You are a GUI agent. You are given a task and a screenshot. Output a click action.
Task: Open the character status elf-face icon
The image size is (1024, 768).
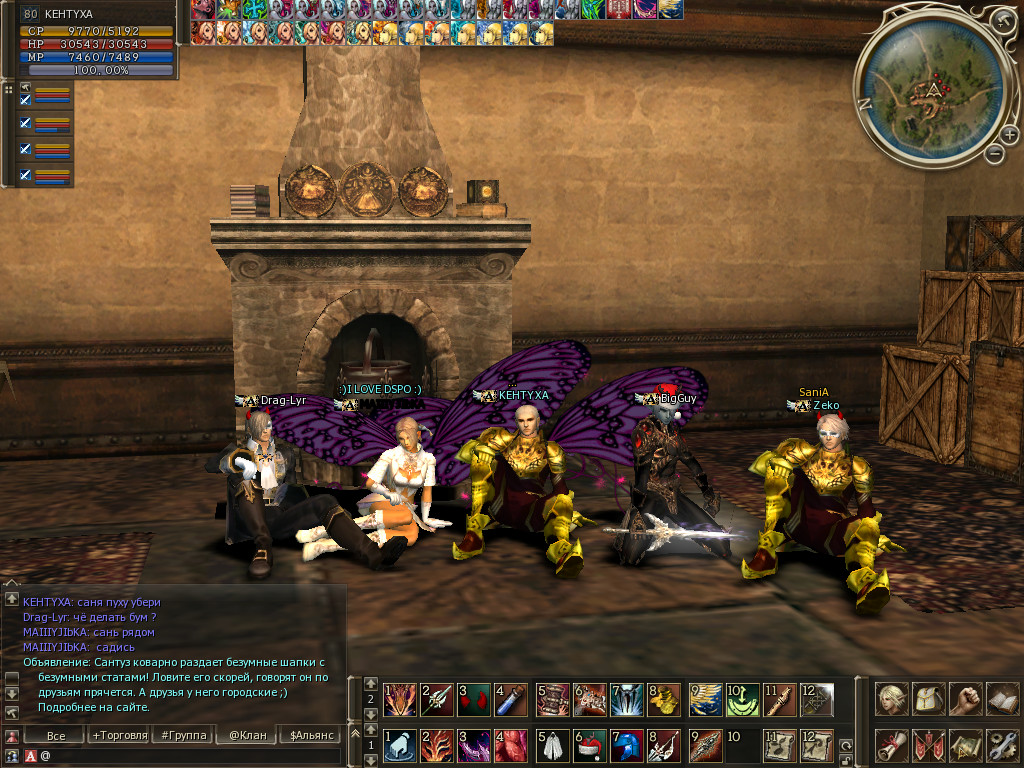tap(892, 698)
